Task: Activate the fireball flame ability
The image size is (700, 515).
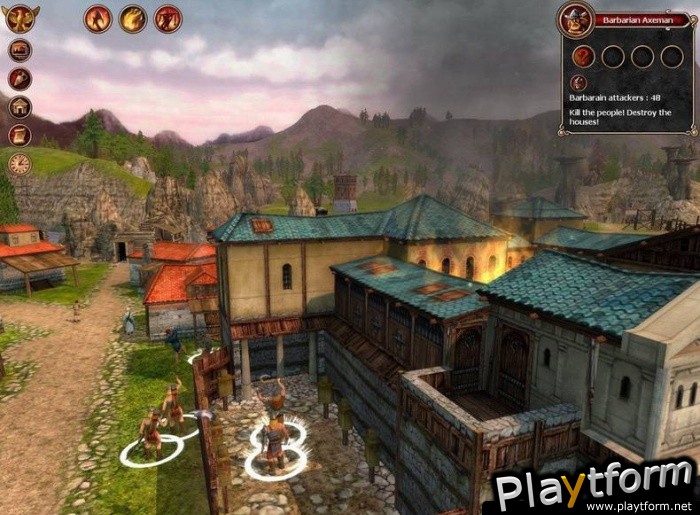Action: point(132,18)
